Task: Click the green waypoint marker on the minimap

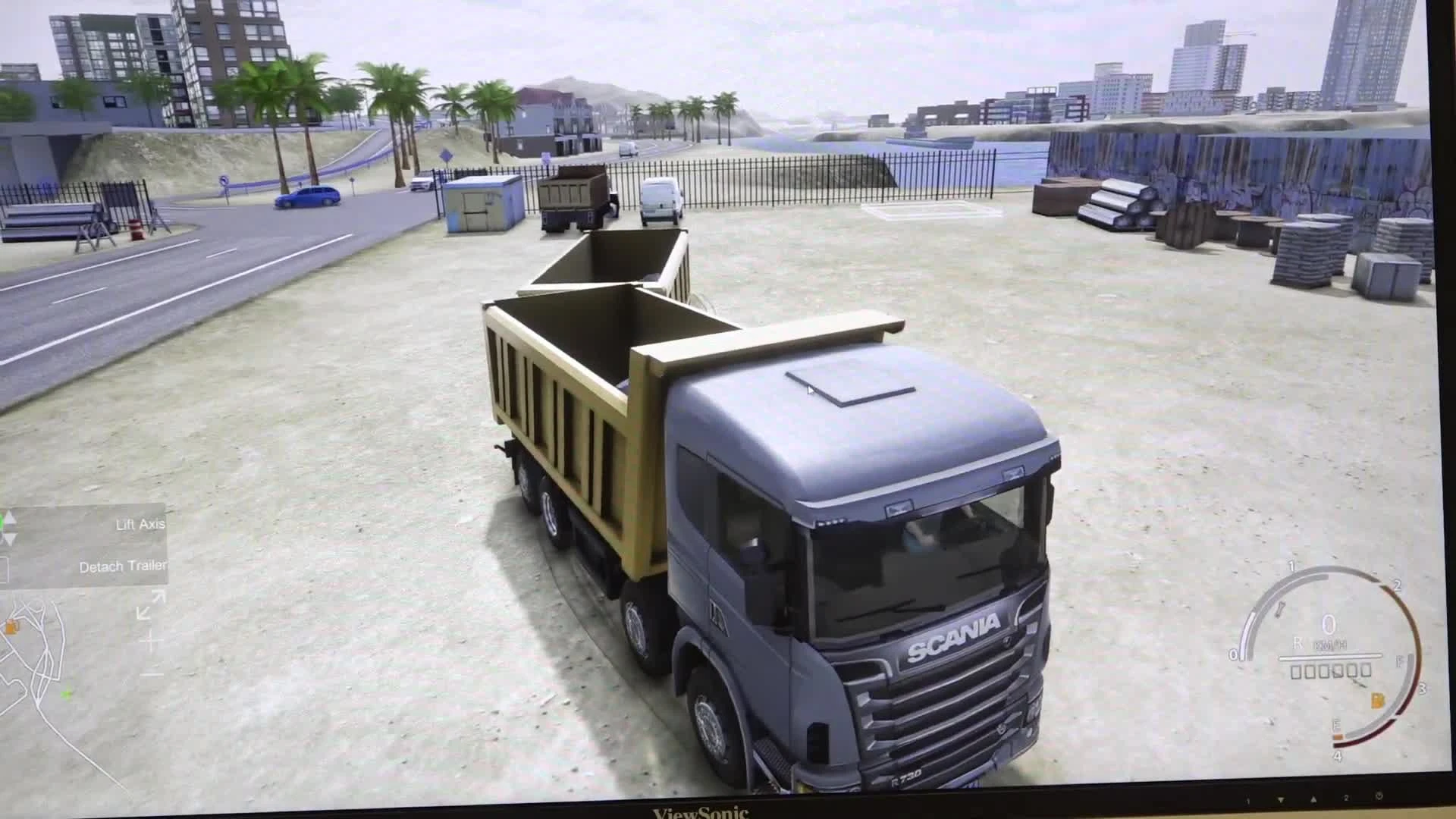Action: [x=67, y=695]
